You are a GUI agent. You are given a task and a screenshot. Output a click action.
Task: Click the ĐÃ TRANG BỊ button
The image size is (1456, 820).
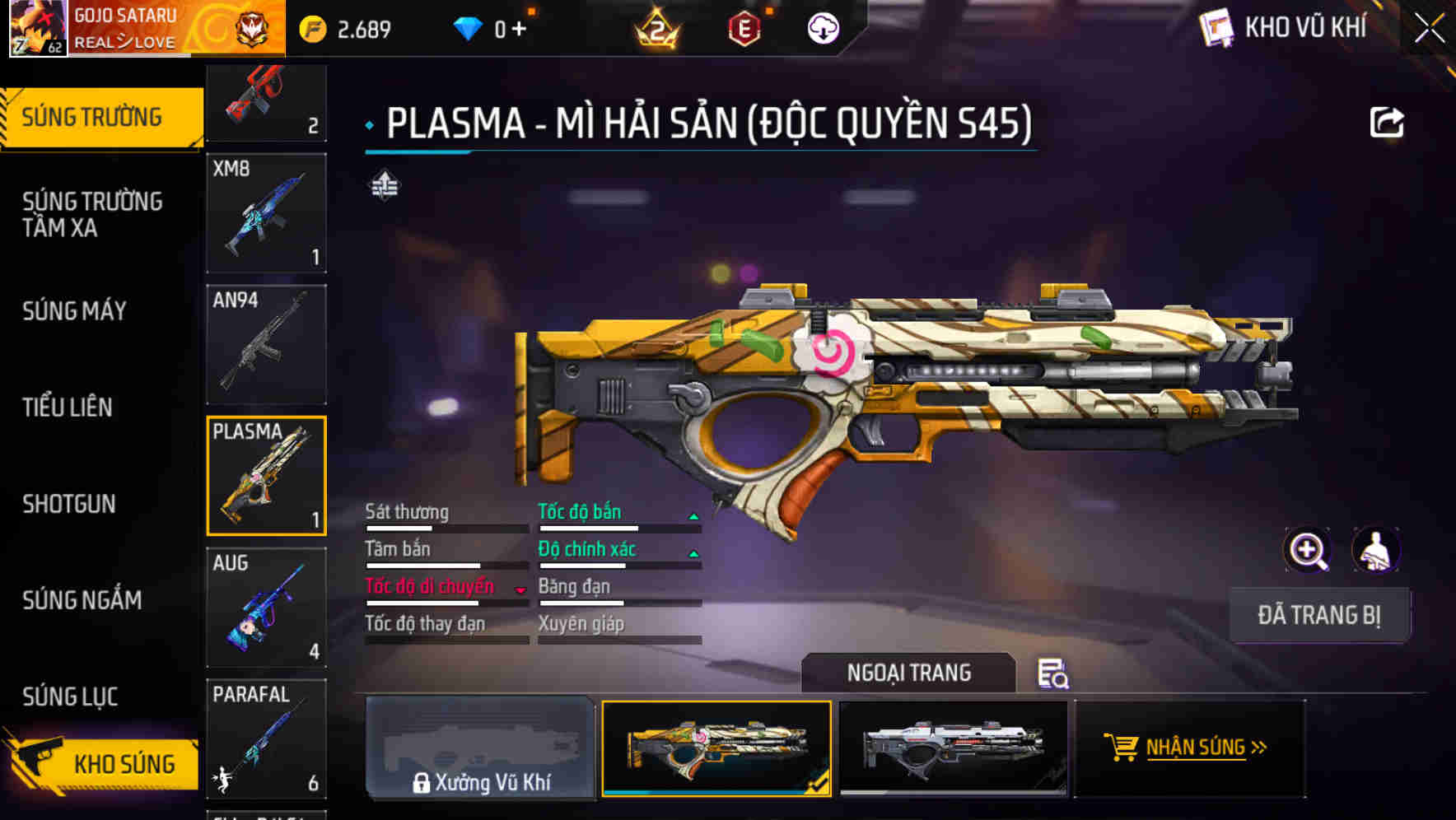(1319, 614)
